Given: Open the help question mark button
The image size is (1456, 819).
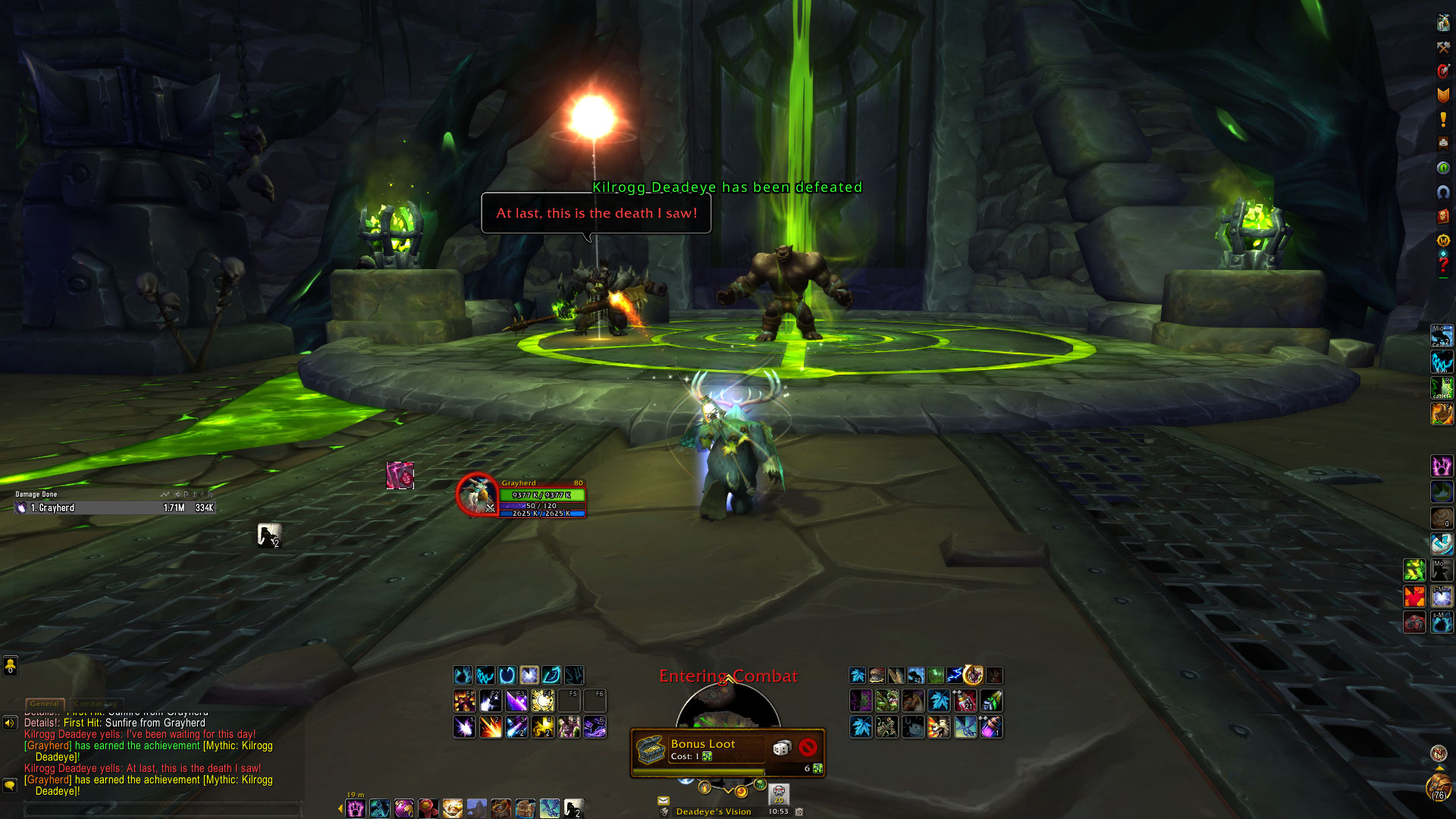Looking at the screenshot, I should 1443,265.
